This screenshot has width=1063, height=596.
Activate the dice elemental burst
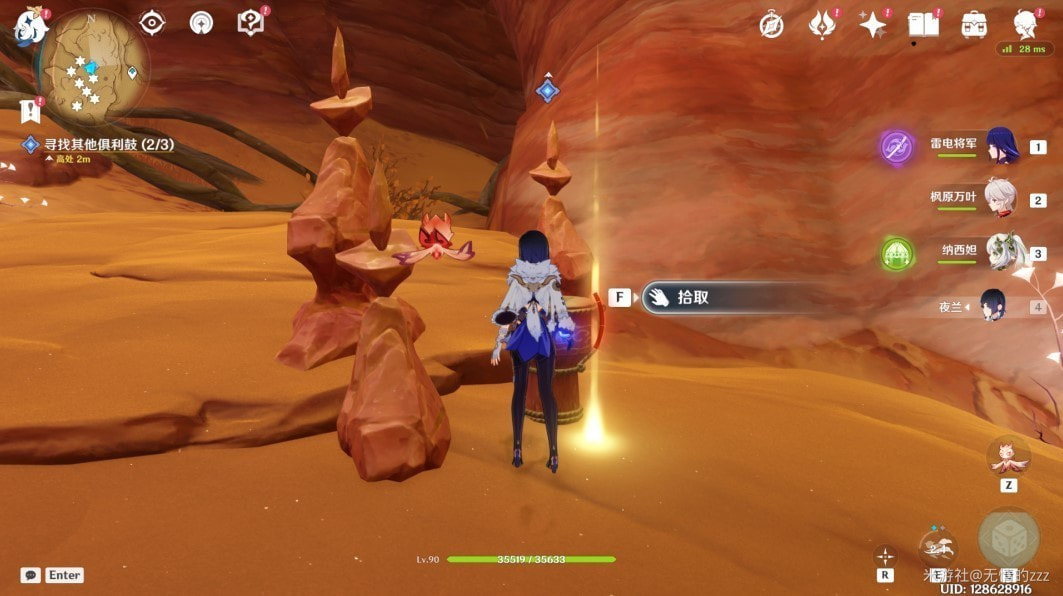tap(1008, 540)
